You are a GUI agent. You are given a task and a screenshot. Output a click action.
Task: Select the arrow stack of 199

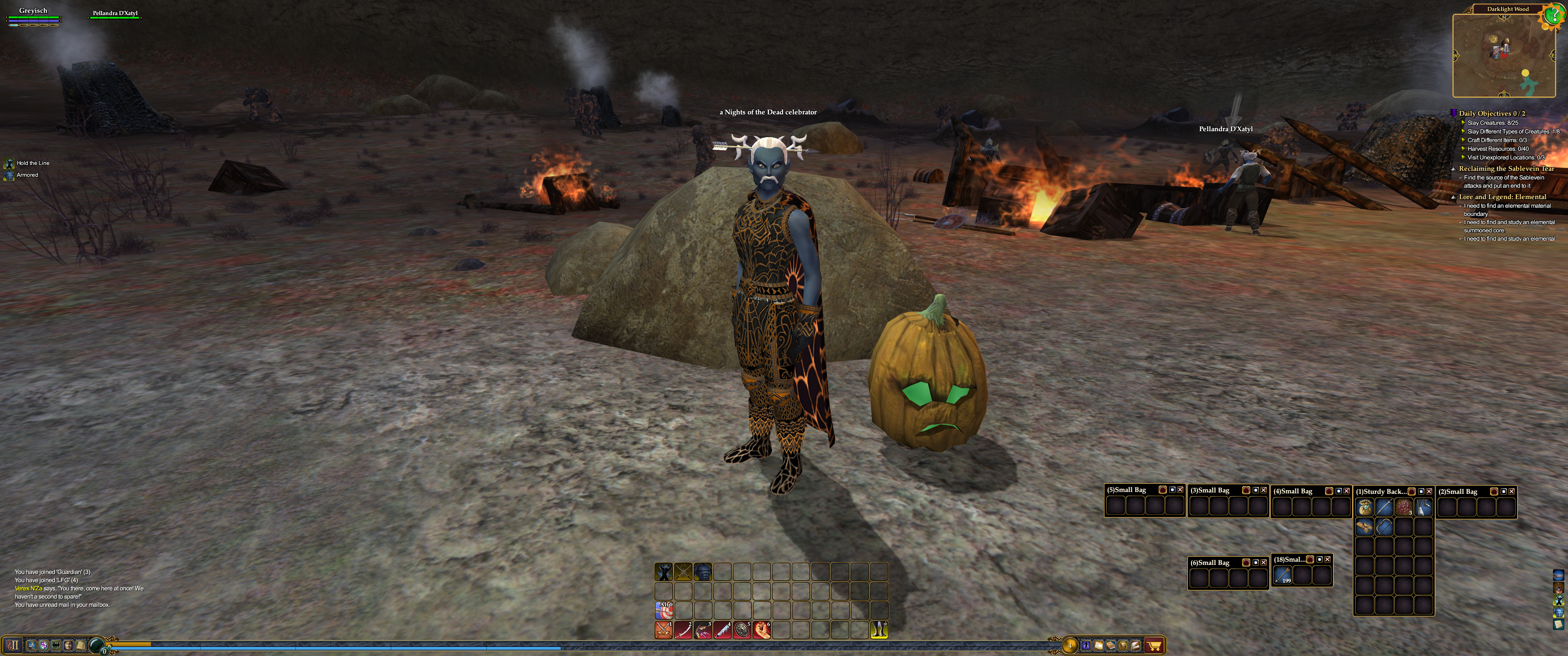point(1282,574)
